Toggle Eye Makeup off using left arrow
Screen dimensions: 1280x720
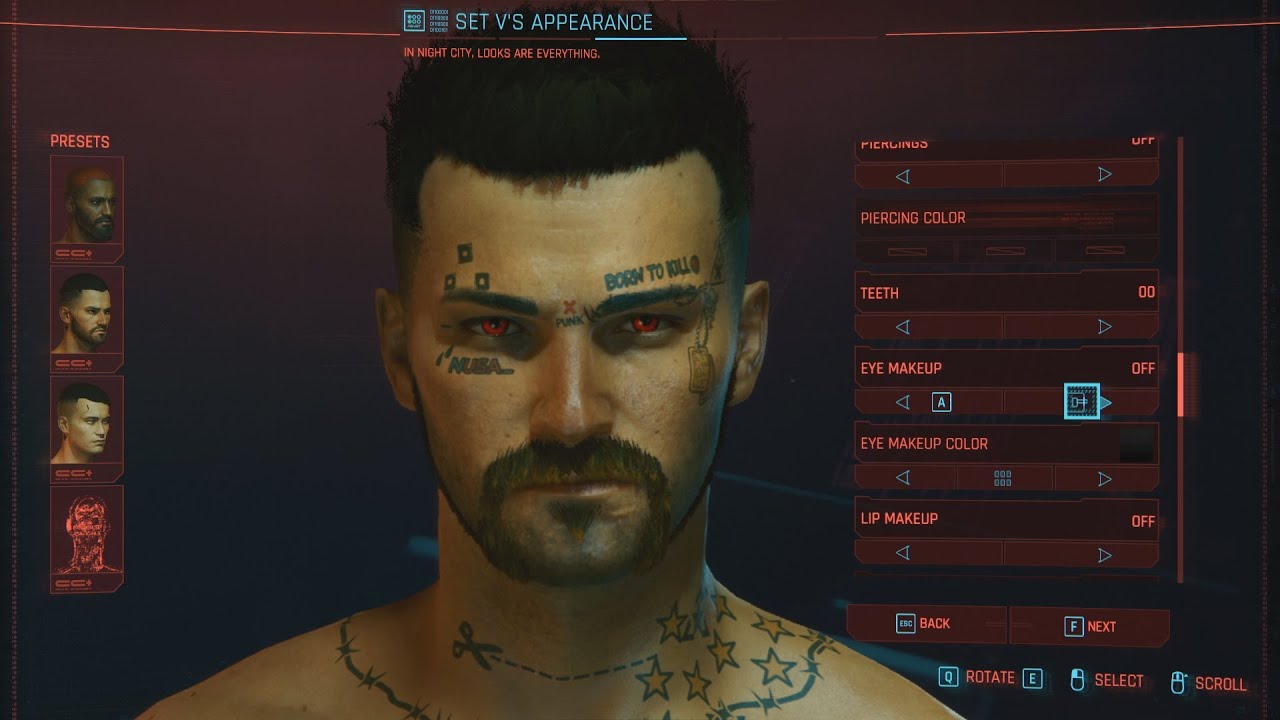(902, 400)
